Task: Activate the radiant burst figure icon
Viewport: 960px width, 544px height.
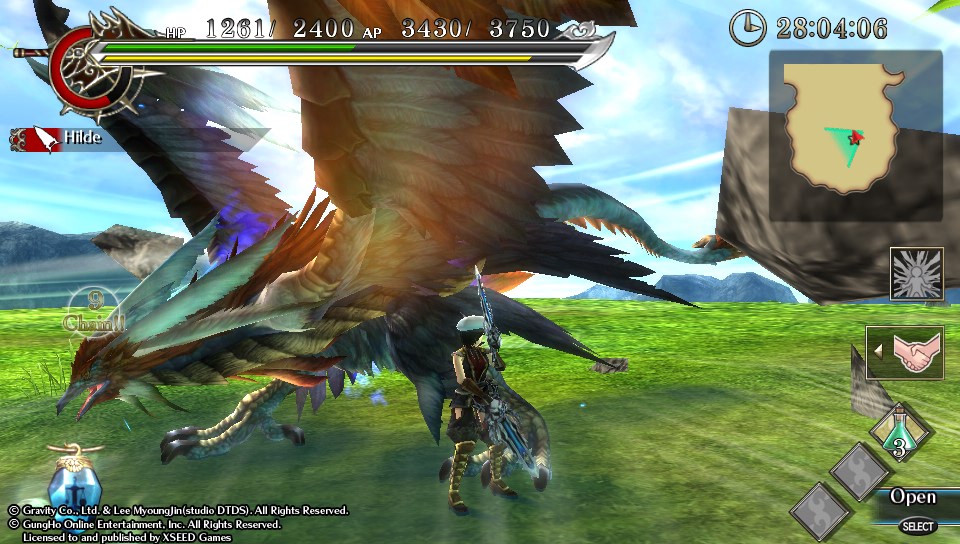Action: 916,274
